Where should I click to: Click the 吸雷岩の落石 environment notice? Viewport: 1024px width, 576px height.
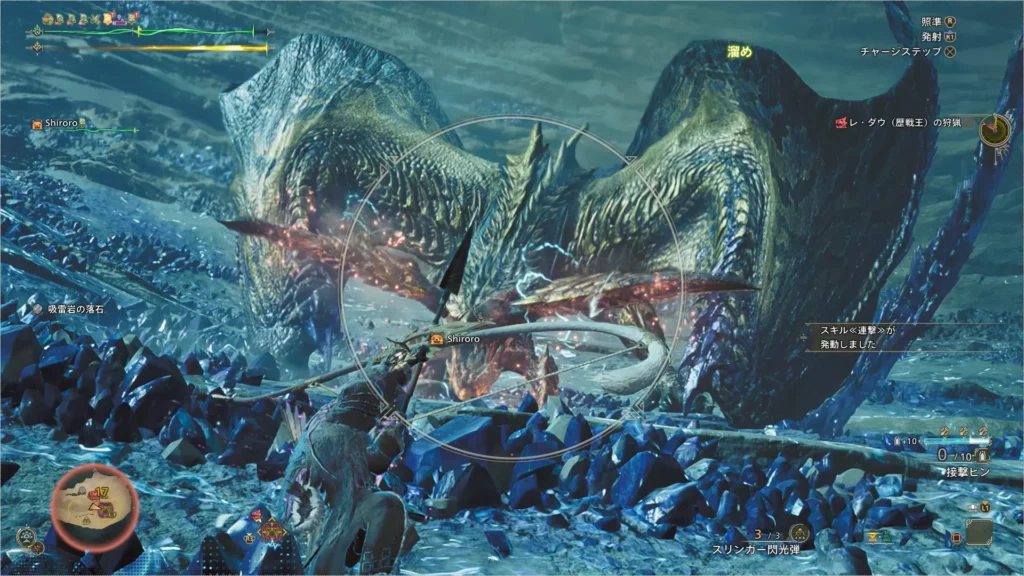tap(70, 309)
